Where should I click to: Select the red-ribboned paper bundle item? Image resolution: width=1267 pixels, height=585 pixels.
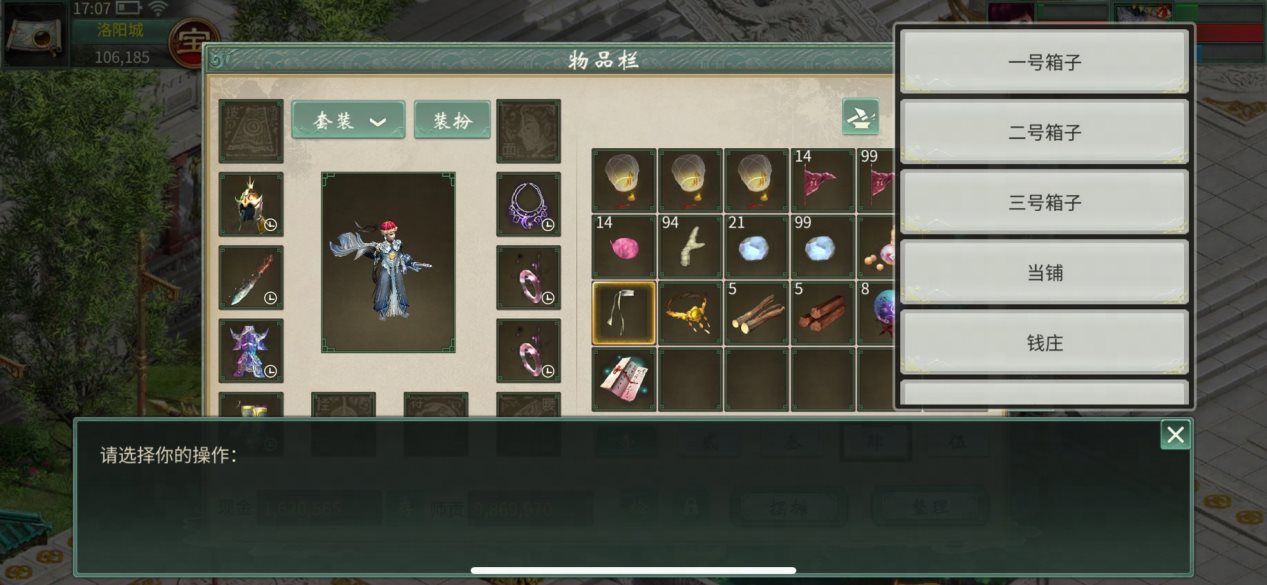point(624,379)
